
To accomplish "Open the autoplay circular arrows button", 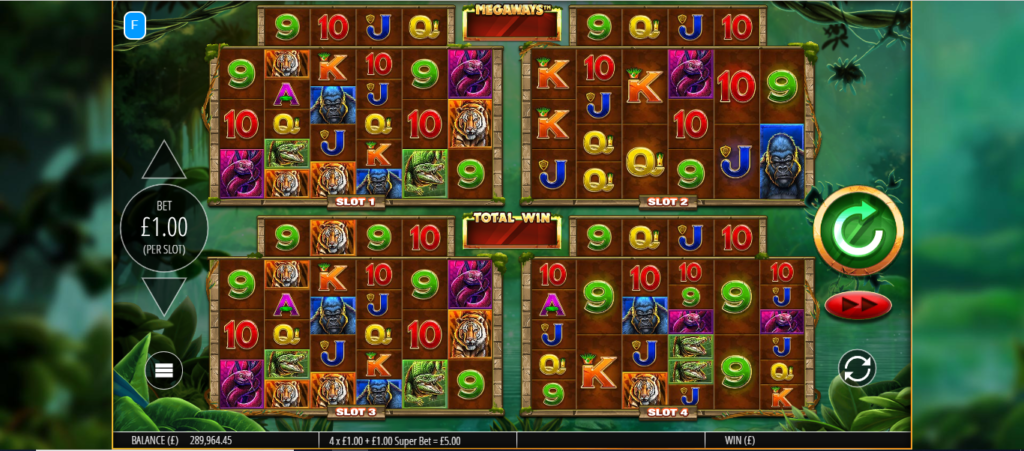I will pos(857,368).
